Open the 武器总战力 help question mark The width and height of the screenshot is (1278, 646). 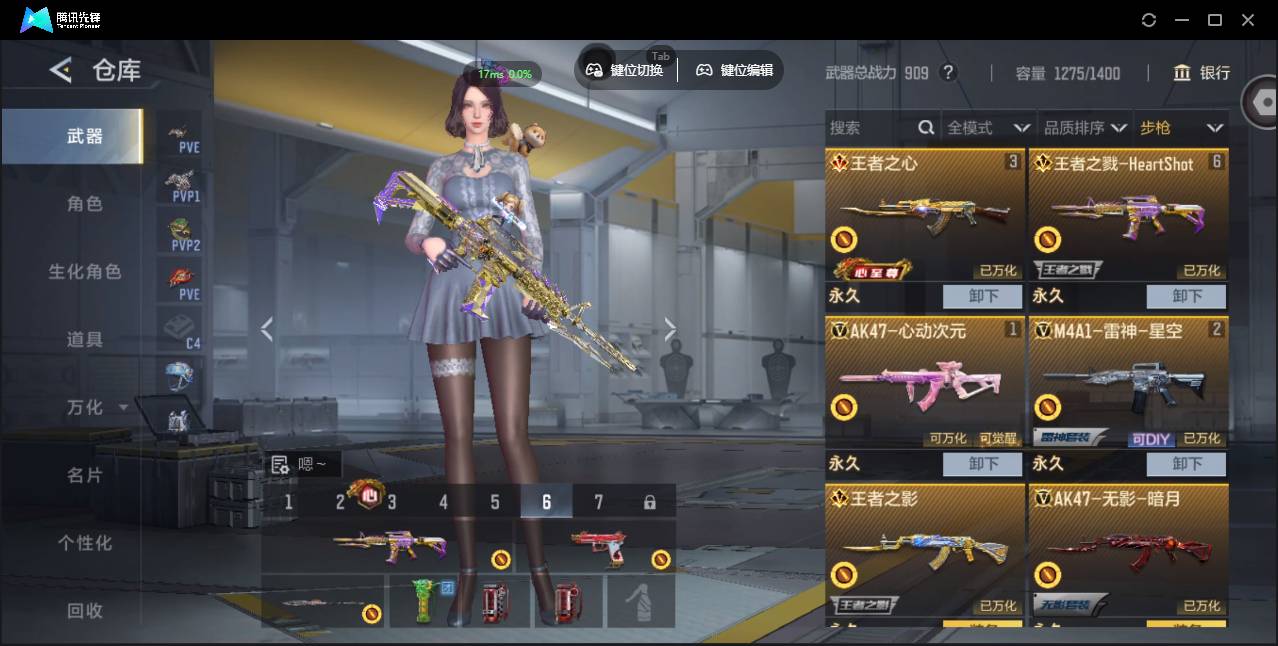pos(949,73)
